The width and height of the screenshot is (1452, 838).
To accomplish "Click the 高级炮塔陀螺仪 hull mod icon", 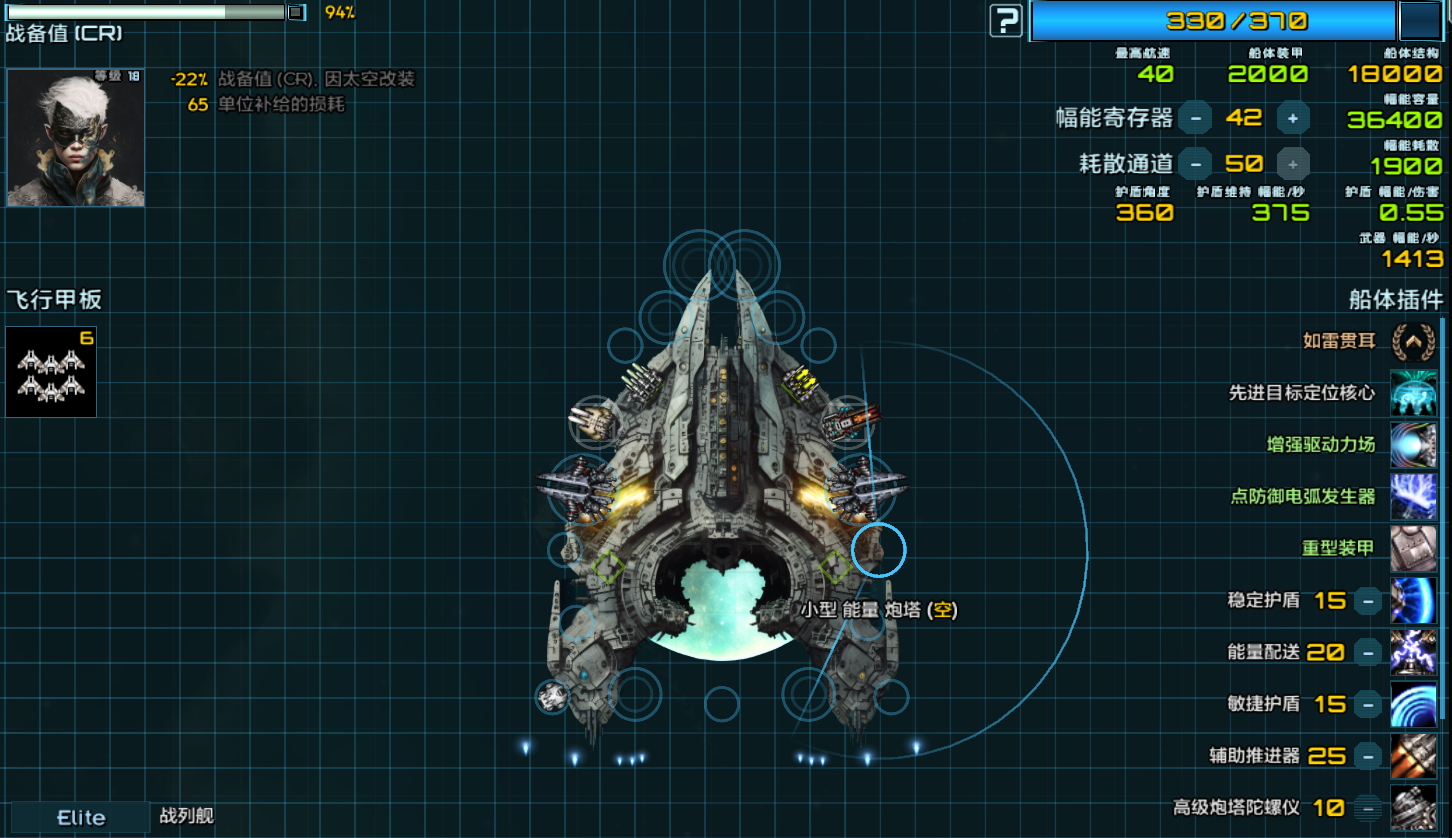I will tap(1413, 808).
